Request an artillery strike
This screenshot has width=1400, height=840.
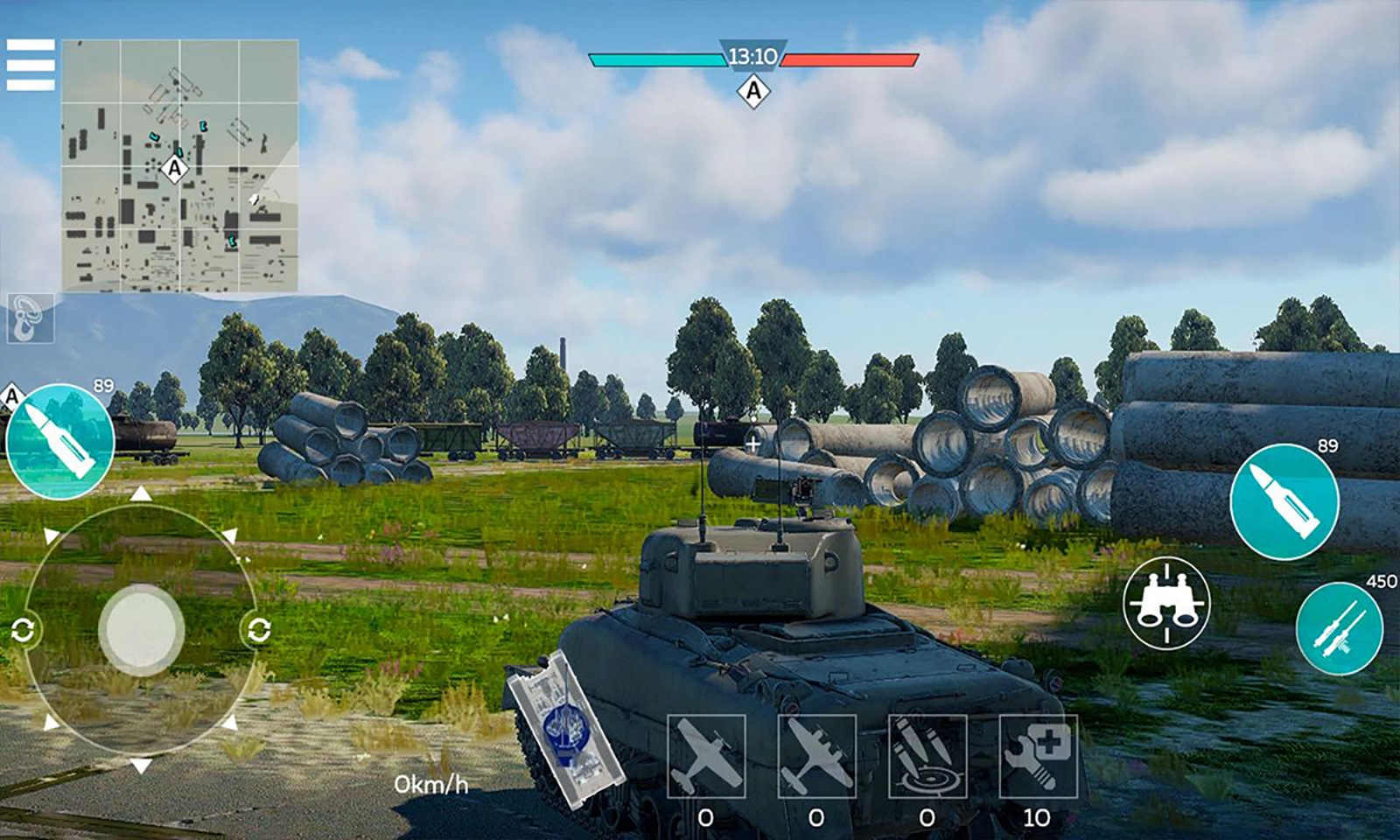[927, 754]
